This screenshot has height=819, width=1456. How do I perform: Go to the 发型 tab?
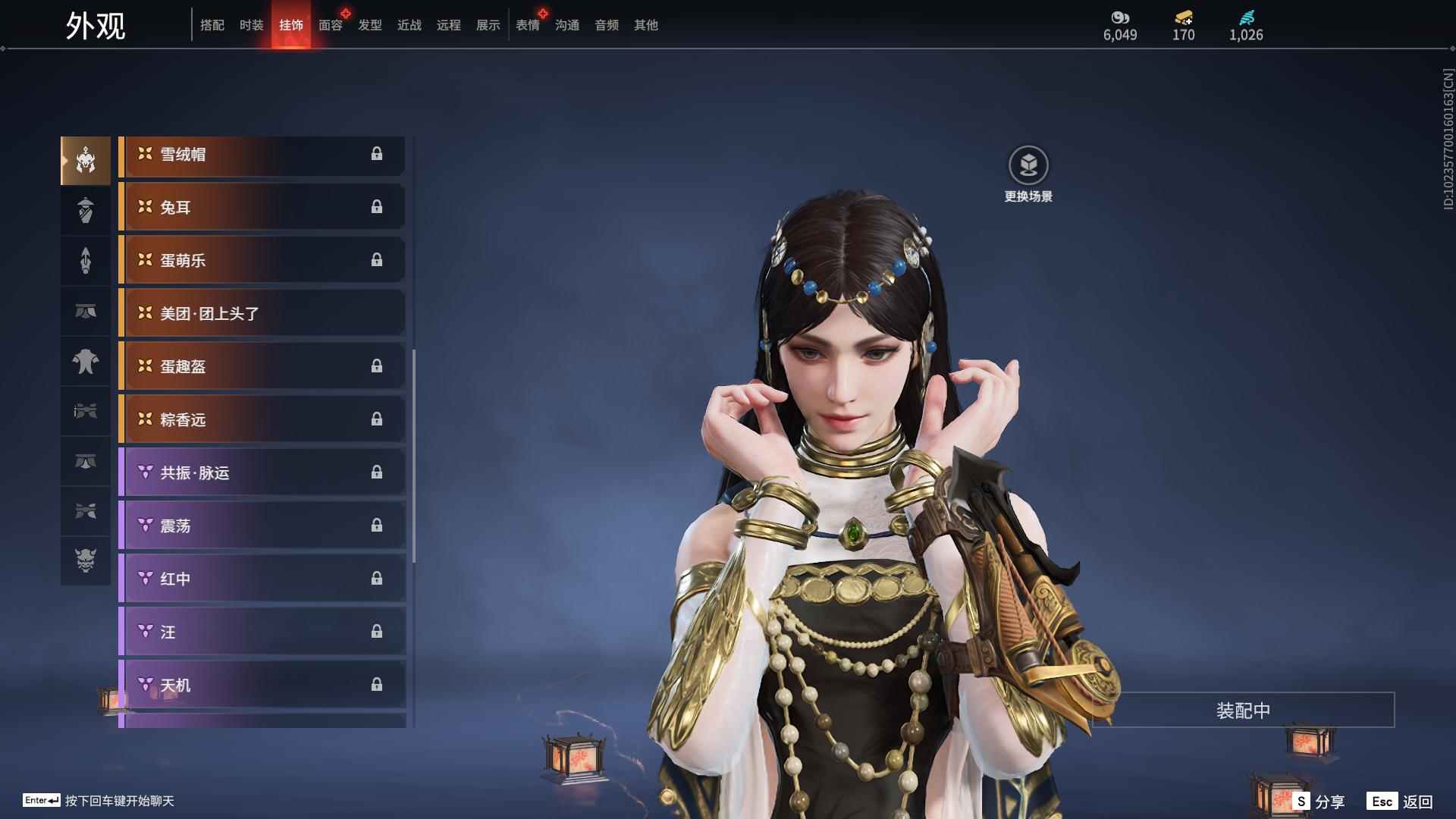(x=370, y=25)
